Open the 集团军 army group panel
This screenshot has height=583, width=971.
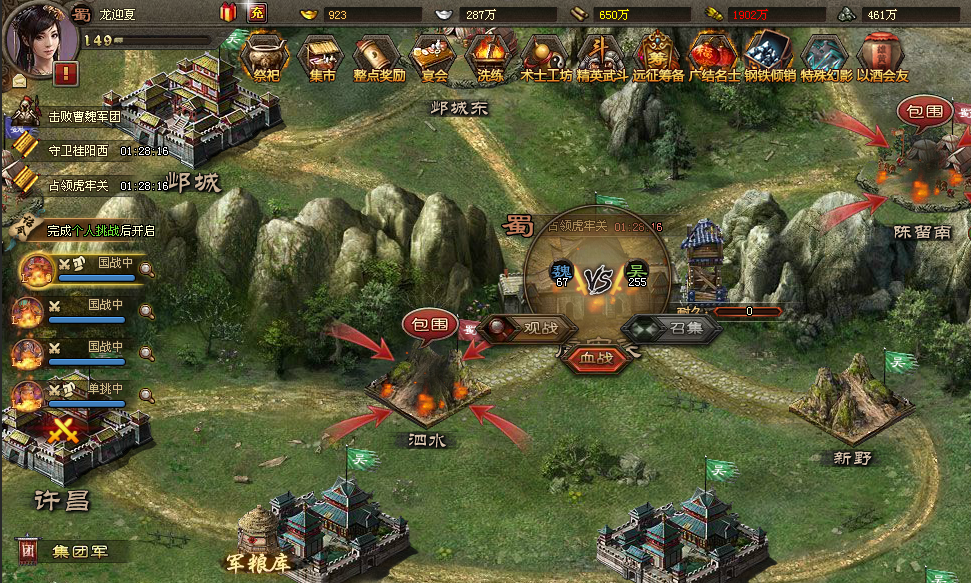[x=68, y=551]
